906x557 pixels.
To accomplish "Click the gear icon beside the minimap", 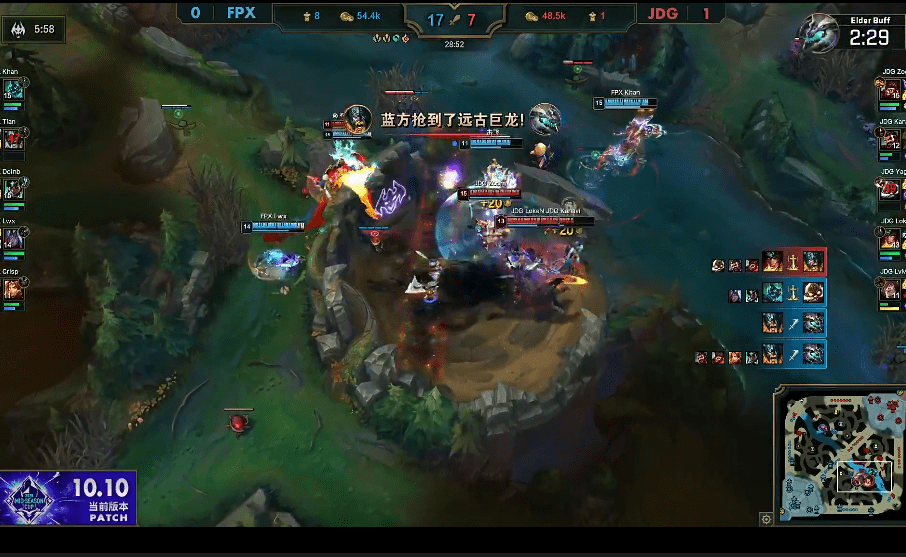I will coord(766,518).
